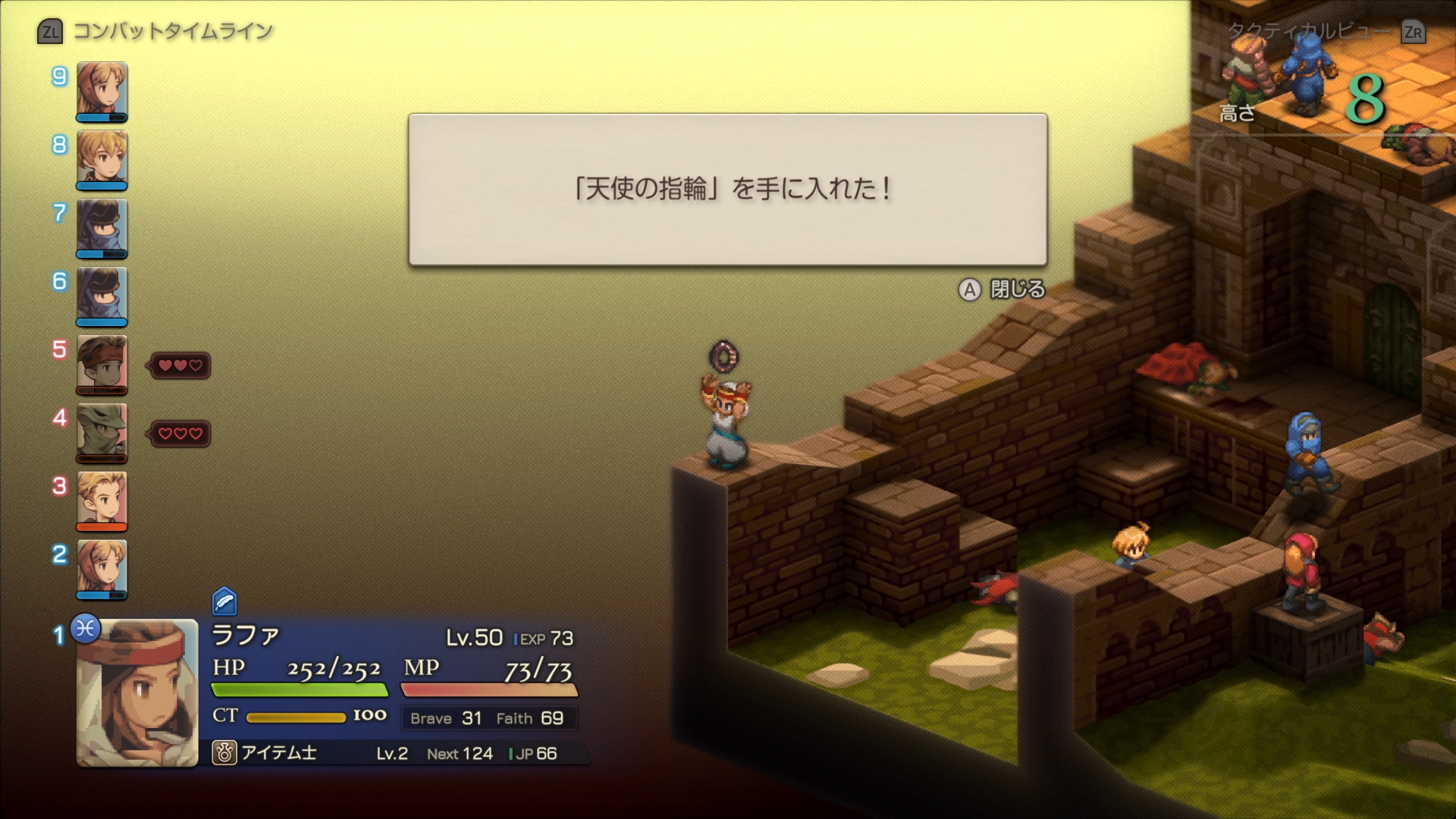This screenshot has height=819, width=1456.
Task: Select turn 4 green-hooded unit portrait
Action: pos(102,432)
